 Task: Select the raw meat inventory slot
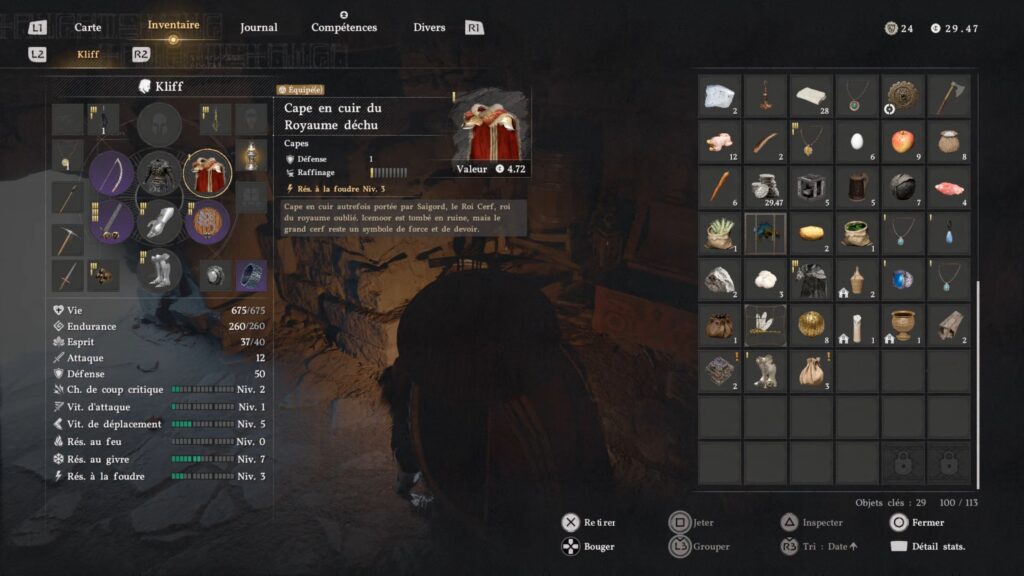948,187
